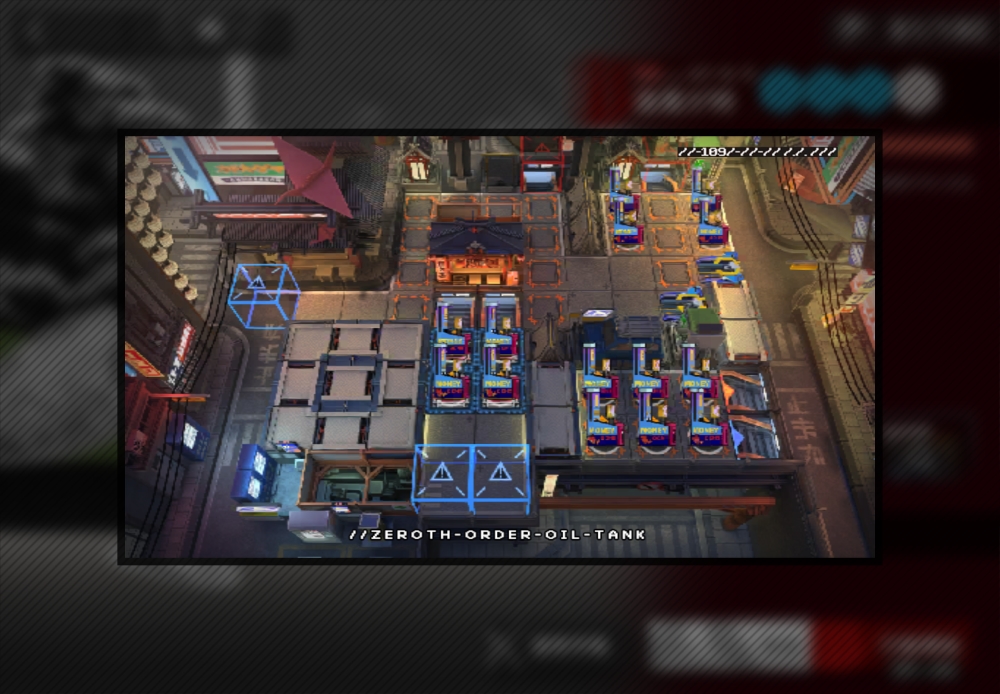The image size is (1000, 694).
Task: Click the Zeroth-Order-Oil-Tank stage preview image
Action: (x=499, y=346)
